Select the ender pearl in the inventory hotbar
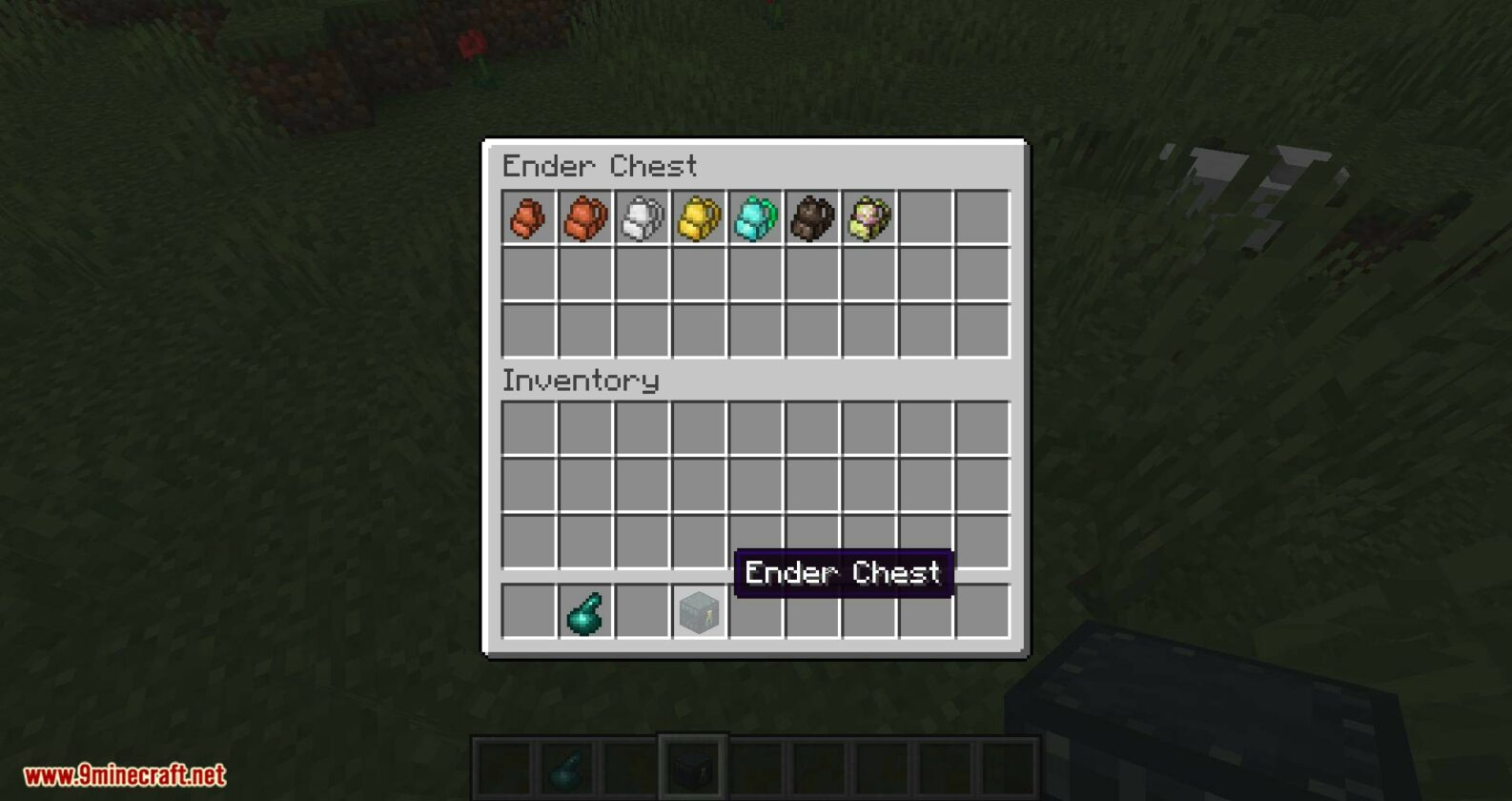1512x801 pixels. pyautogui.click(x=585, y=611)
